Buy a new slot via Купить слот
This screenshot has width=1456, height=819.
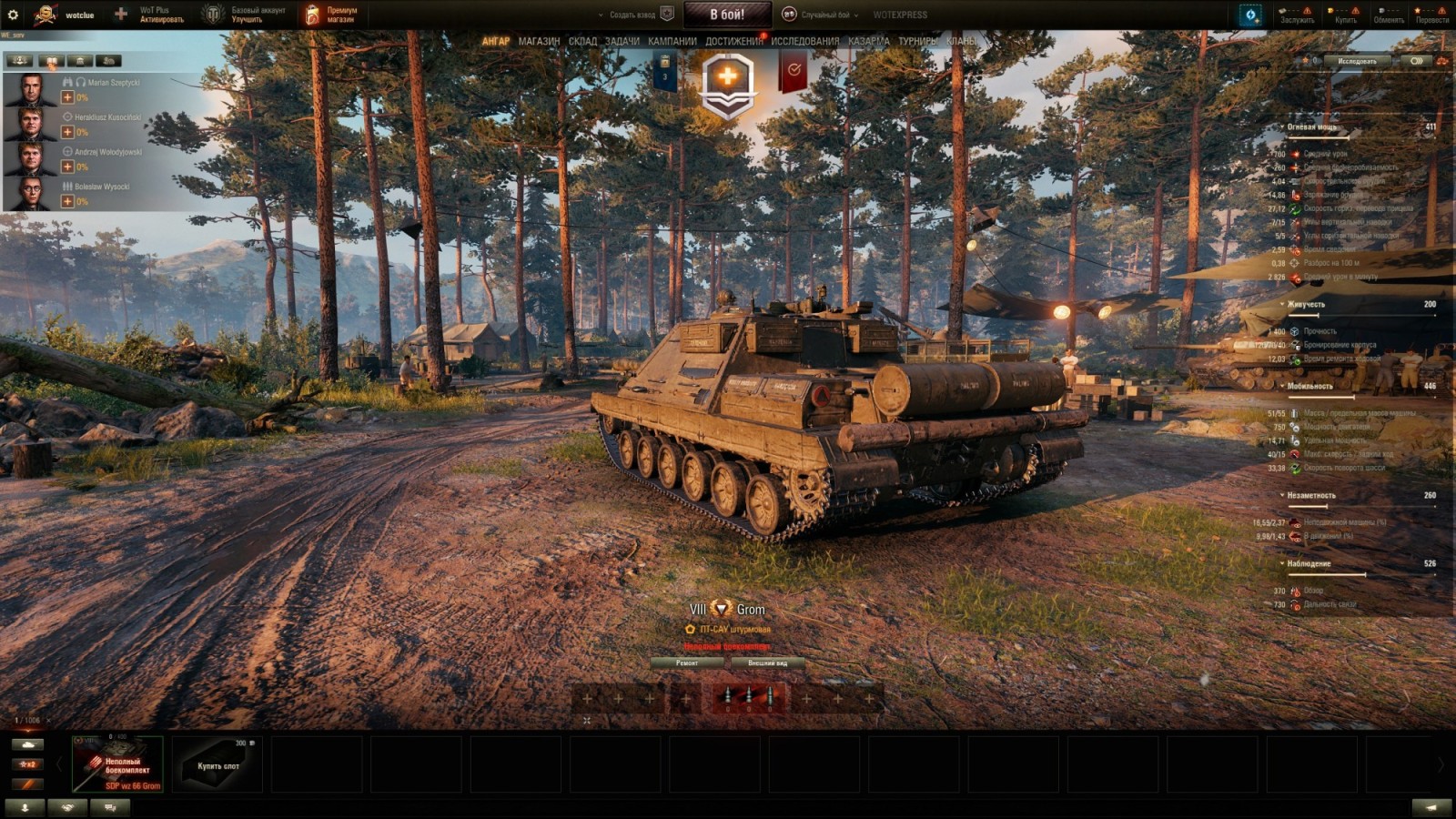click(x=217, y=765)
